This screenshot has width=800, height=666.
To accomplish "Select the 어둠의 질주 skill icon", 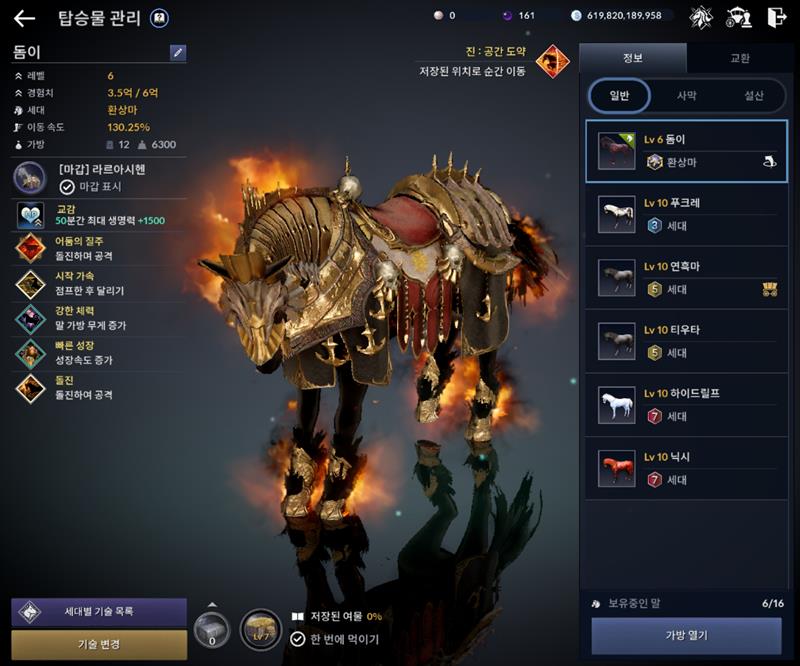I will click(x=30, y=248).
